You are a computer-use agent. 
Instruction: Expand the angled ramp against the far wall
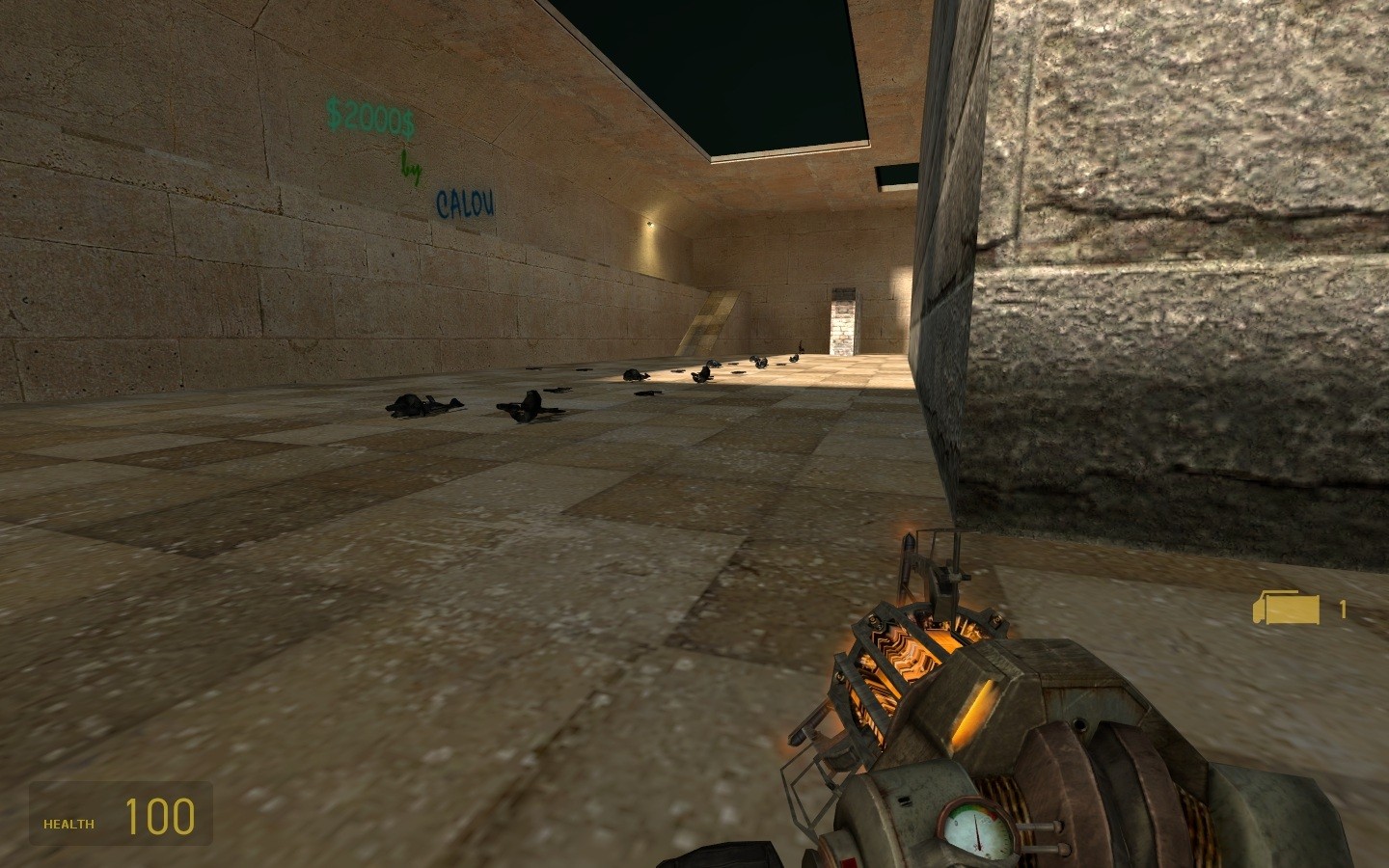point(714,318)
